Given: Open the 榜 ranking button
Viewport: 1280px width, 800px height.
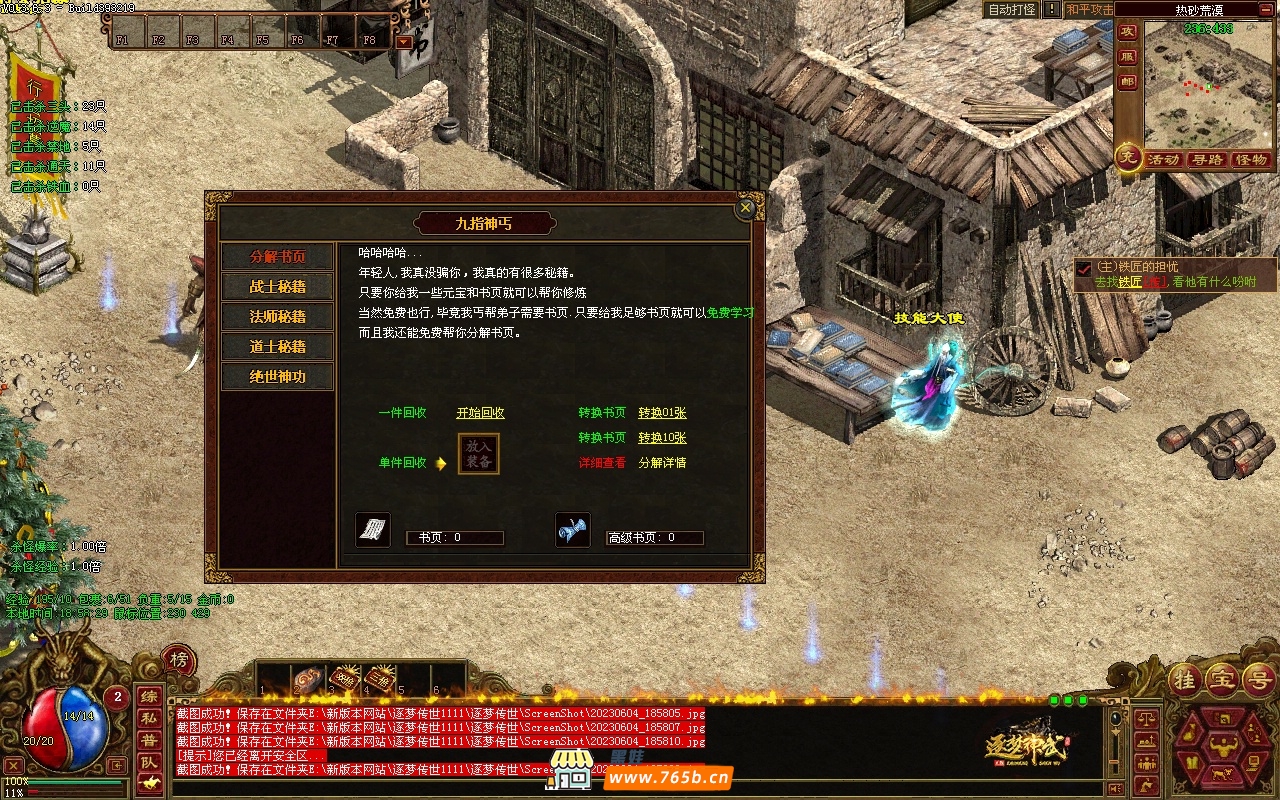Looking at the screenshot, I should coord(179,660).
